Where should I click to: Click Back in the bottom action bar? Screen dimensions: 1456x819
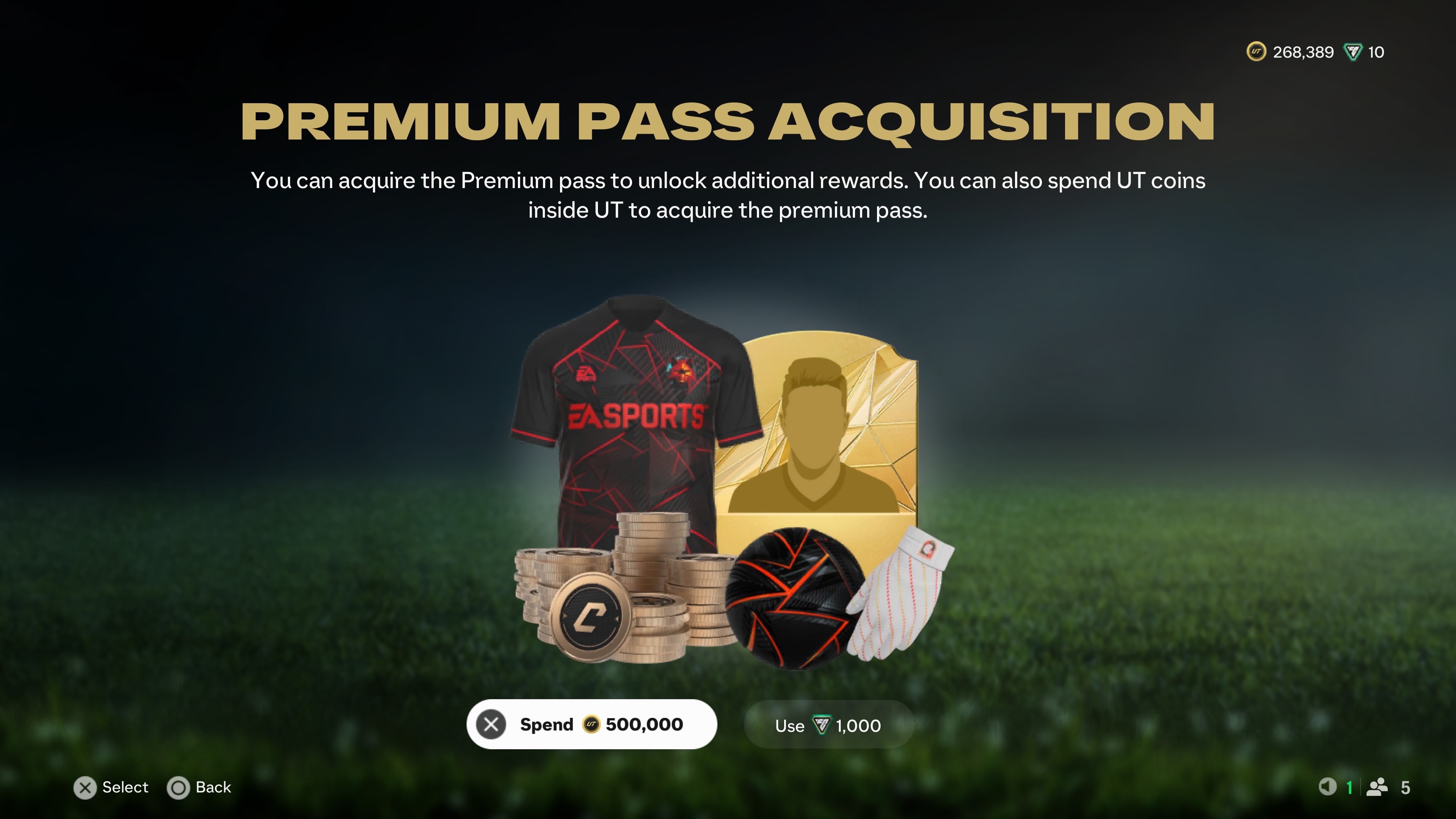point(213,788)
